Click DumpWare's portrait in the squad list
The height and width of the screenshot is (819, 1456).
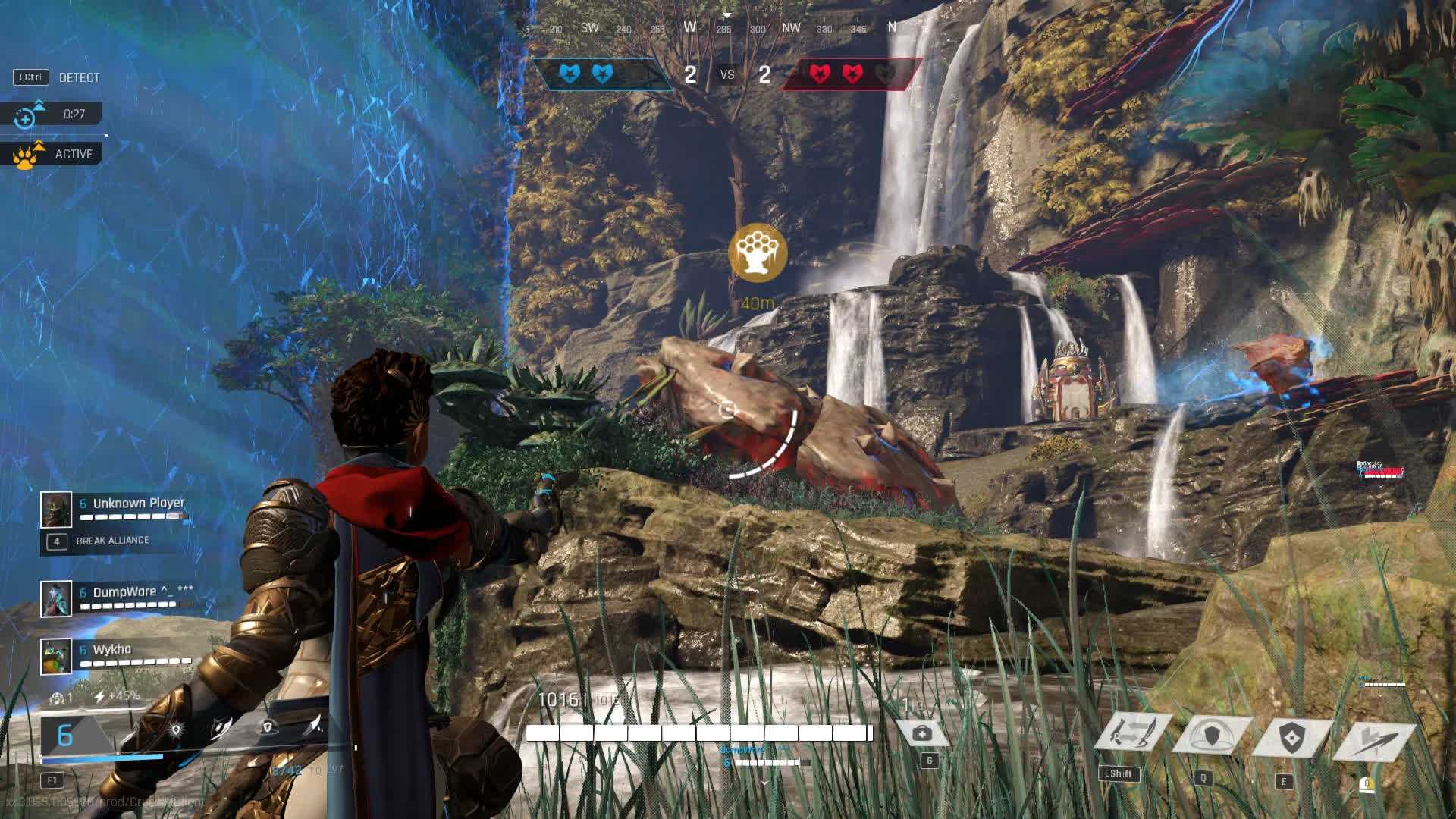56,598
